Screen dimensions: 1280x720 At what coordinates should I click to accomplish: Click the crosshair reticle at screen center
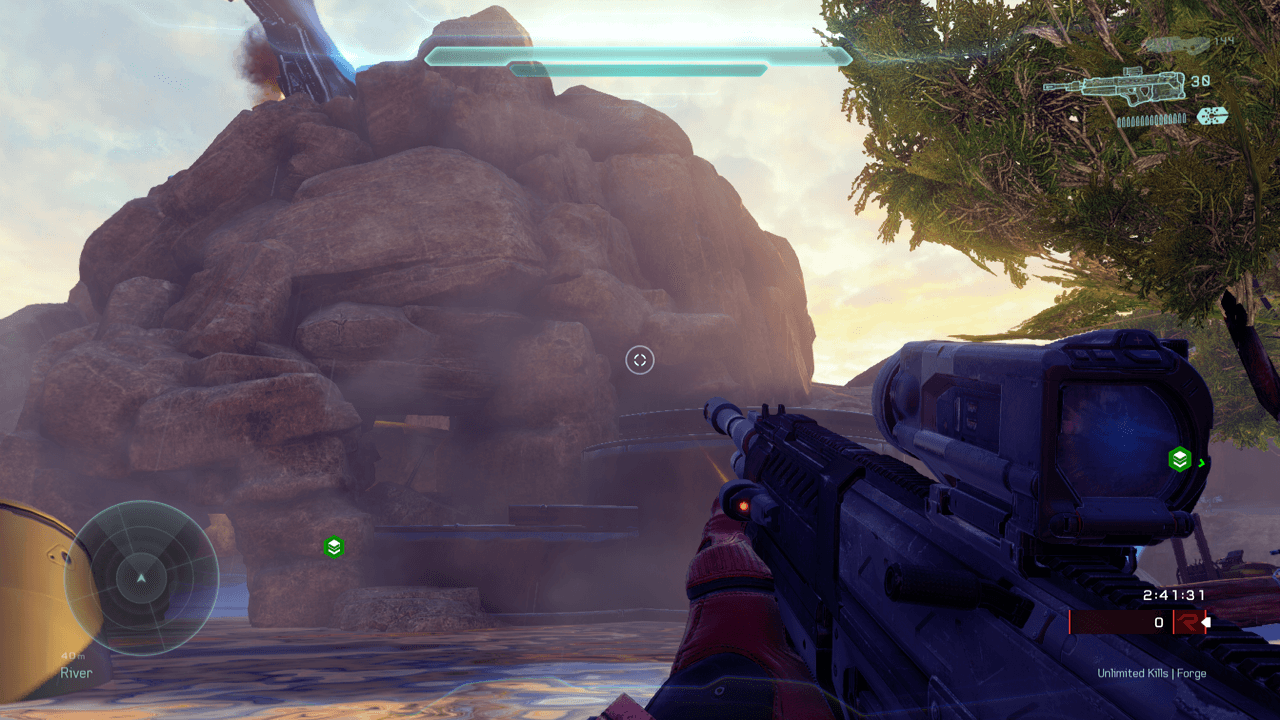point(639,361)
